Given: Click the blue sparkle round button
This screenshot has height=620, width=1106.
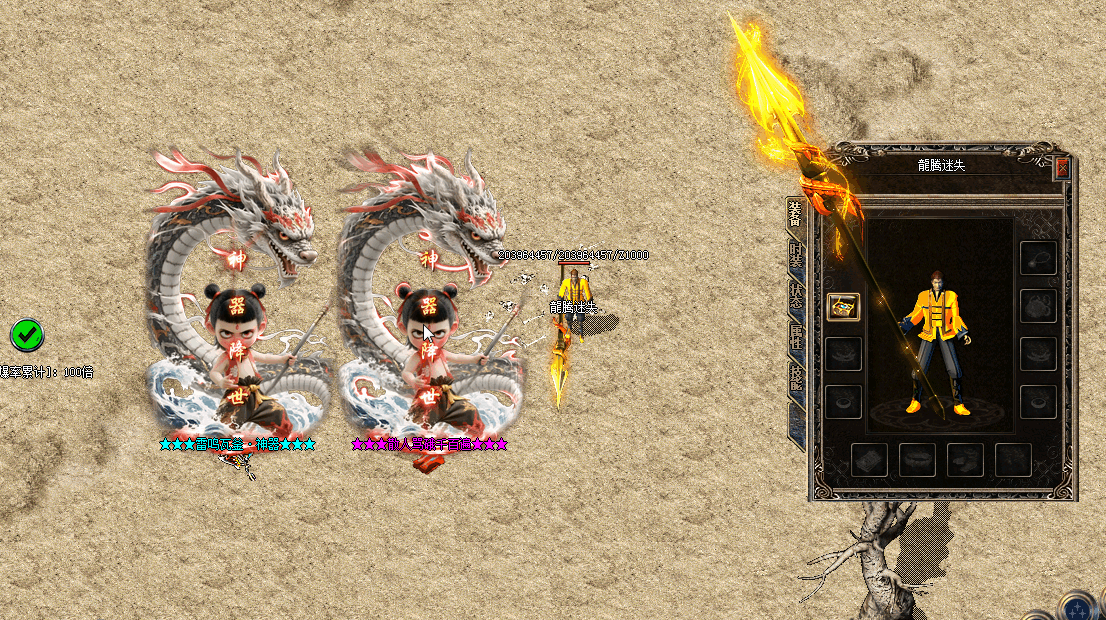Looking at the screenshot, I should pyautogui.click(x=1078, y=607).
